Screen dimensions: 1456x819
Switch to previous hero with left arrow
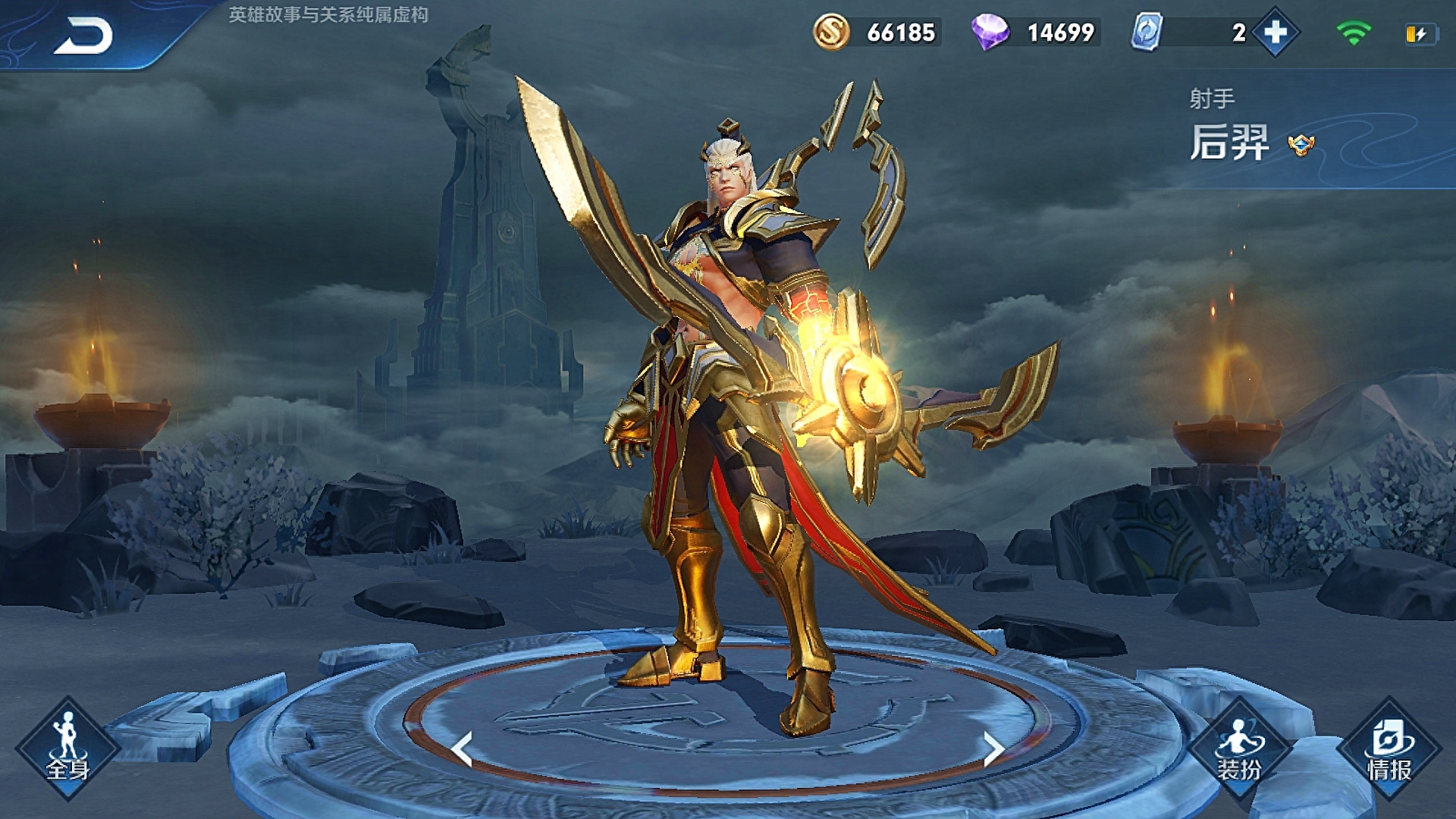pyautogui.click(x=462, y=749)
